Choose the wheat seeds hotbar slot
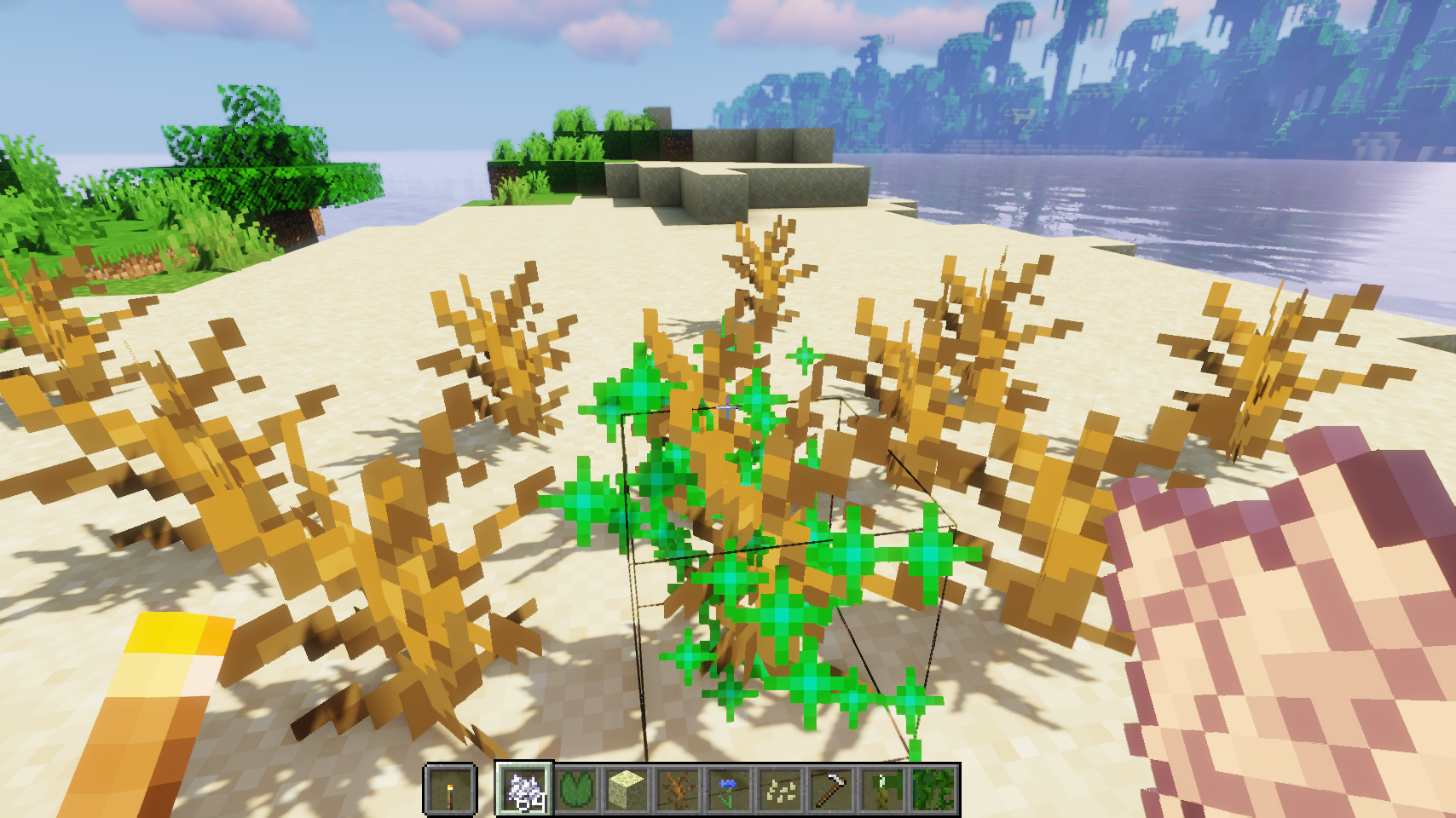This screenshot has height=818, width=1456. (781, 790)
